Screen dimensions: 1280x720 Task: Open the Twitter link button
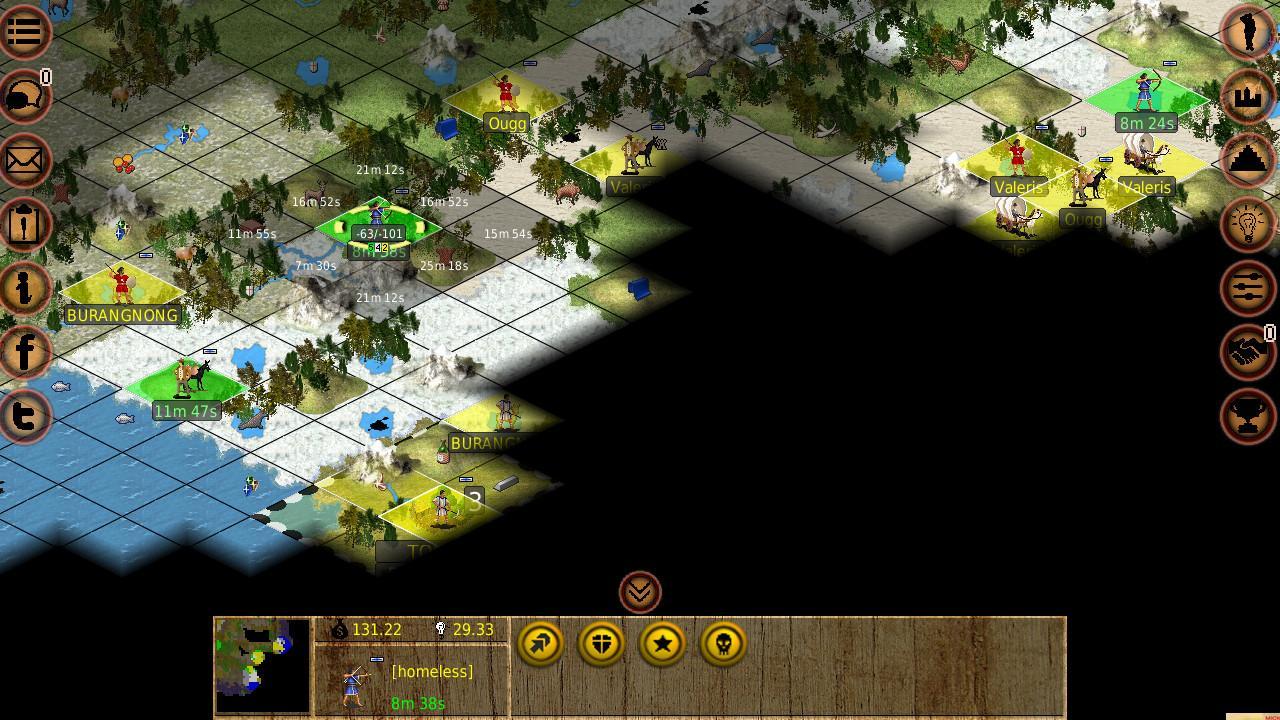pyautogui.click(x=24, y=415)
